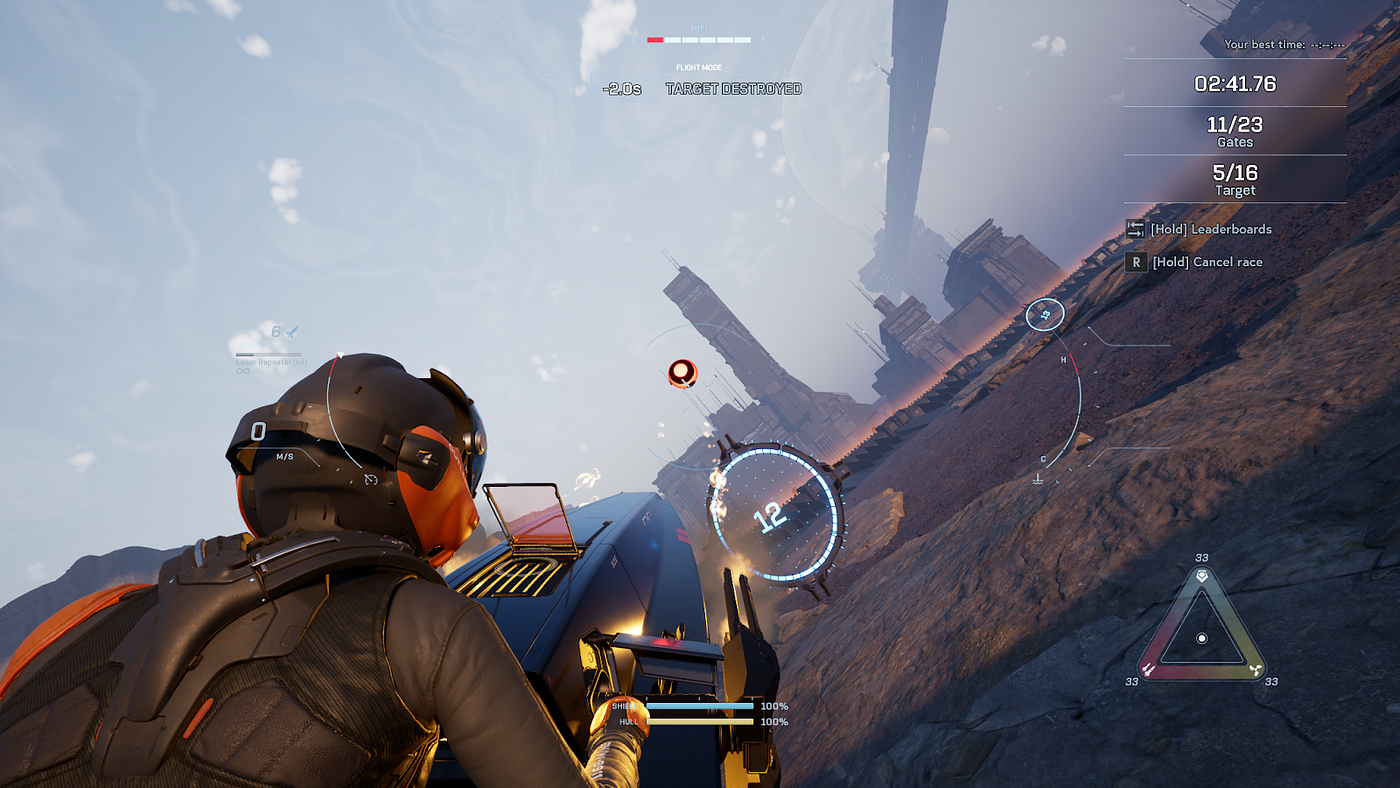Select the missile icon next to the 6
Screen dimensions: 1400x788
[x=290, y=333]
